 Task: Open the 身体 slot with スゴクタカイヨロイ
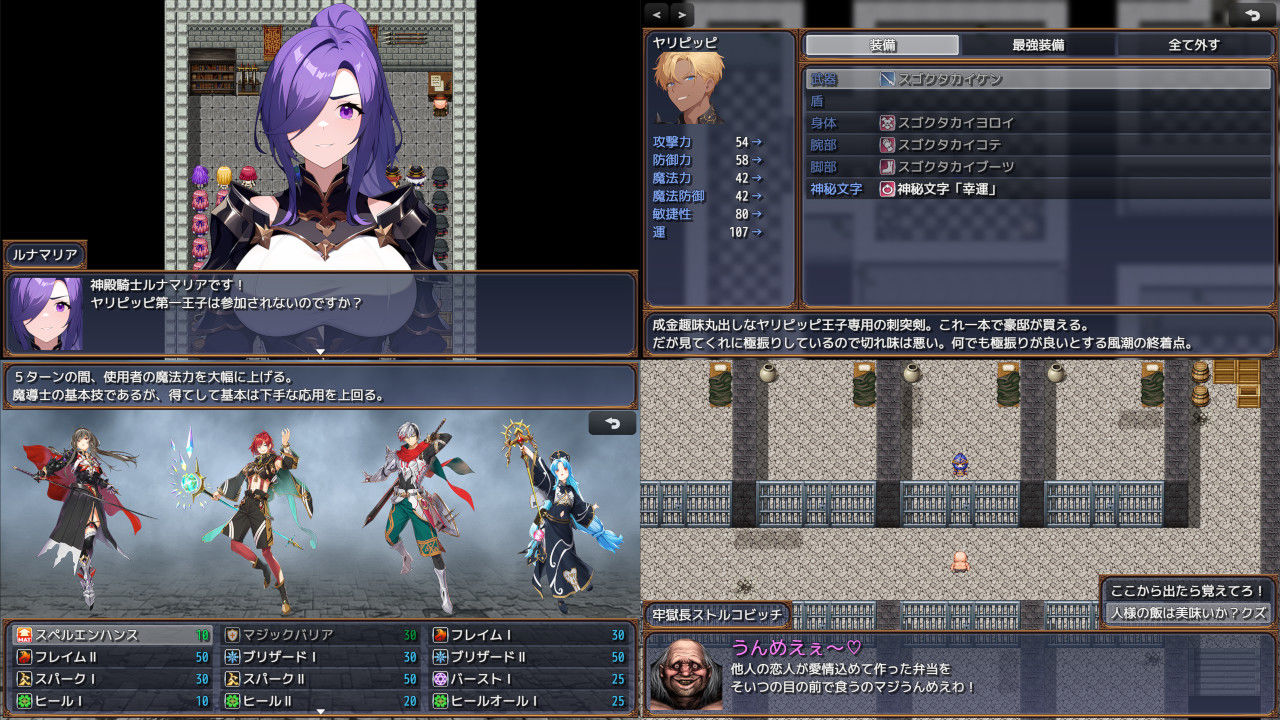(x=1038, y=123)
